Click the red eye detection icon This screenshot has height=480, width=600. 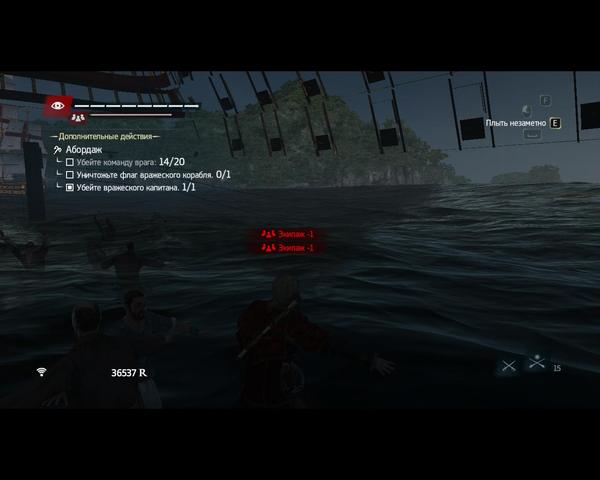pos(57,104)
